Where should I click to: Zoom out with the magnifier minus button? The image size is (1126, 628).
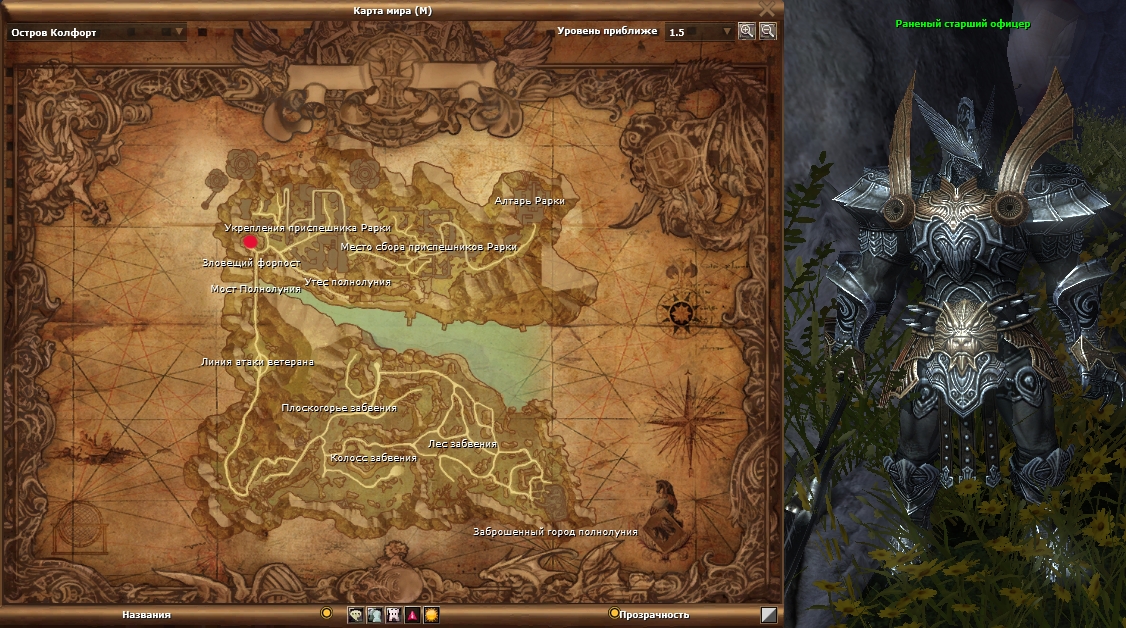[x=767, y=31]
